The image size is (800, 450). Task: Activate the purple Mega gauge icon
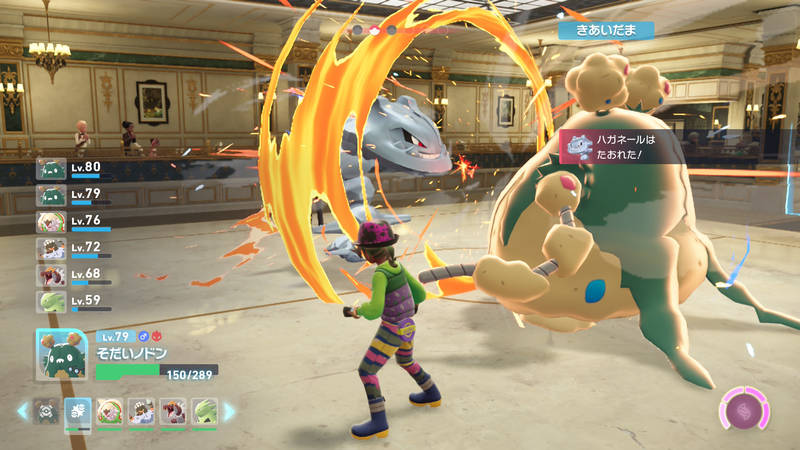pos(745,411)
